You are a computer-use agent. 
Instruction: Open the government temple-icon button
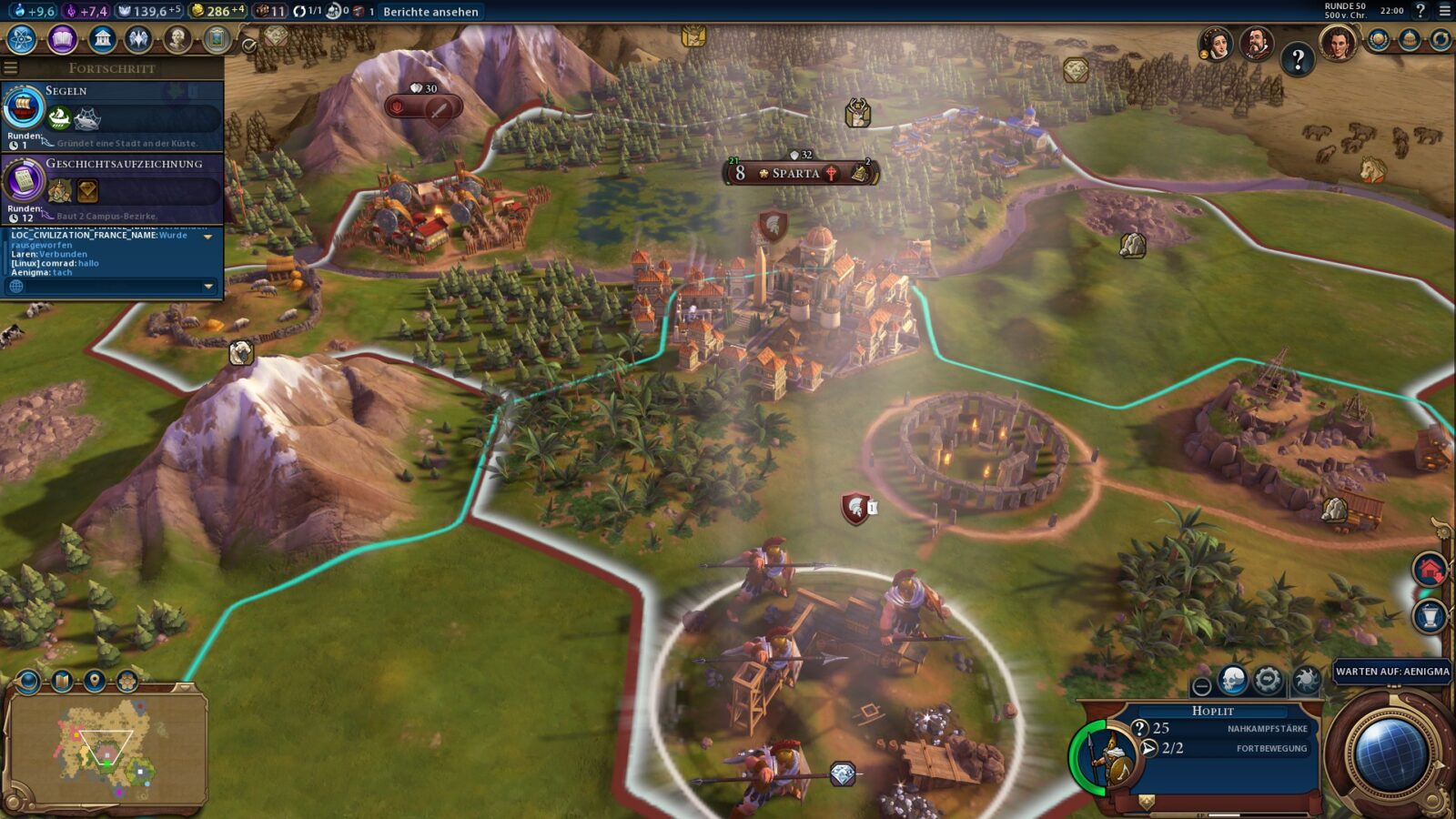[102, 39]
